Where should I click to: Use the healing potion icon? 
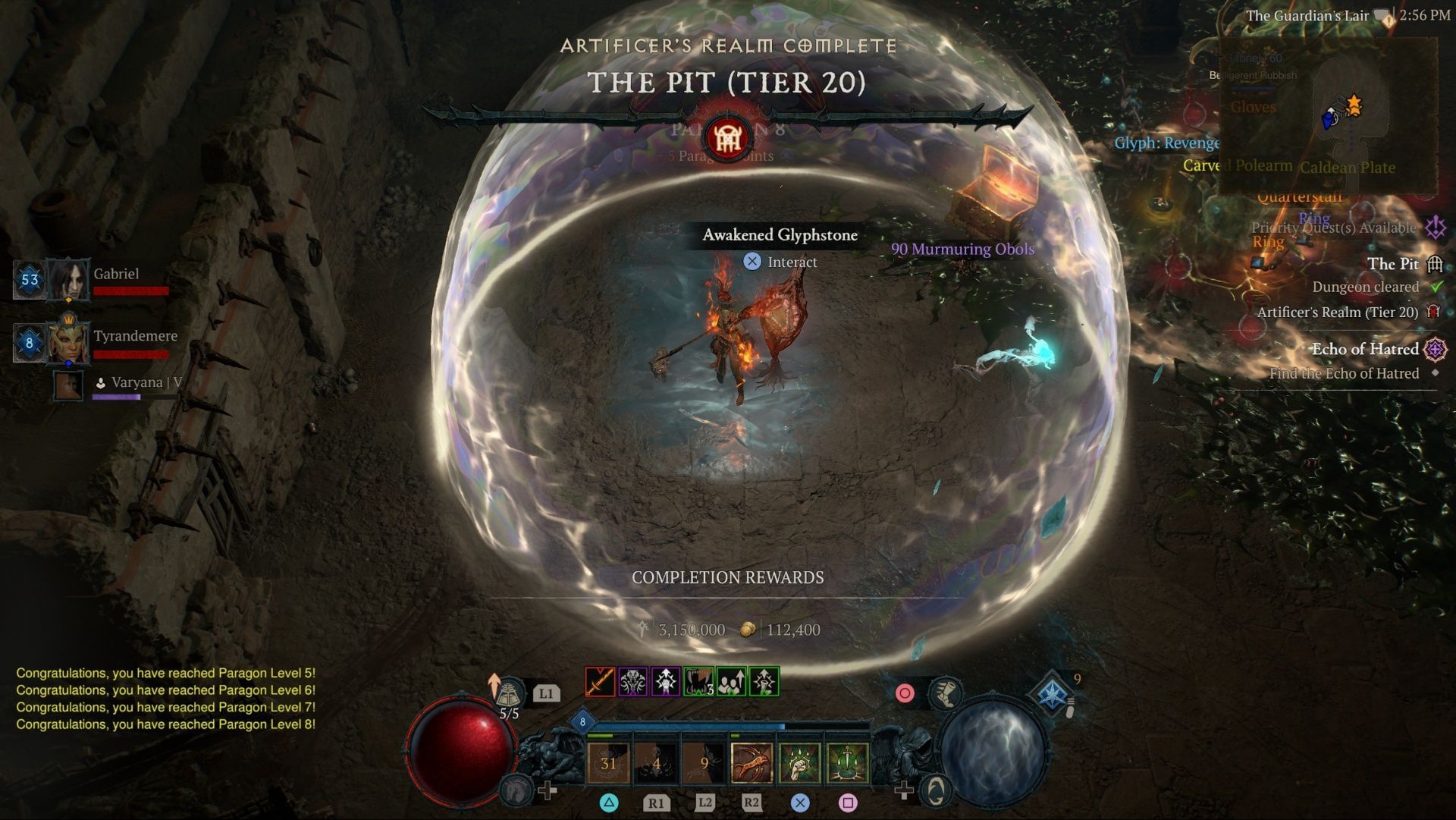(509, 693)
